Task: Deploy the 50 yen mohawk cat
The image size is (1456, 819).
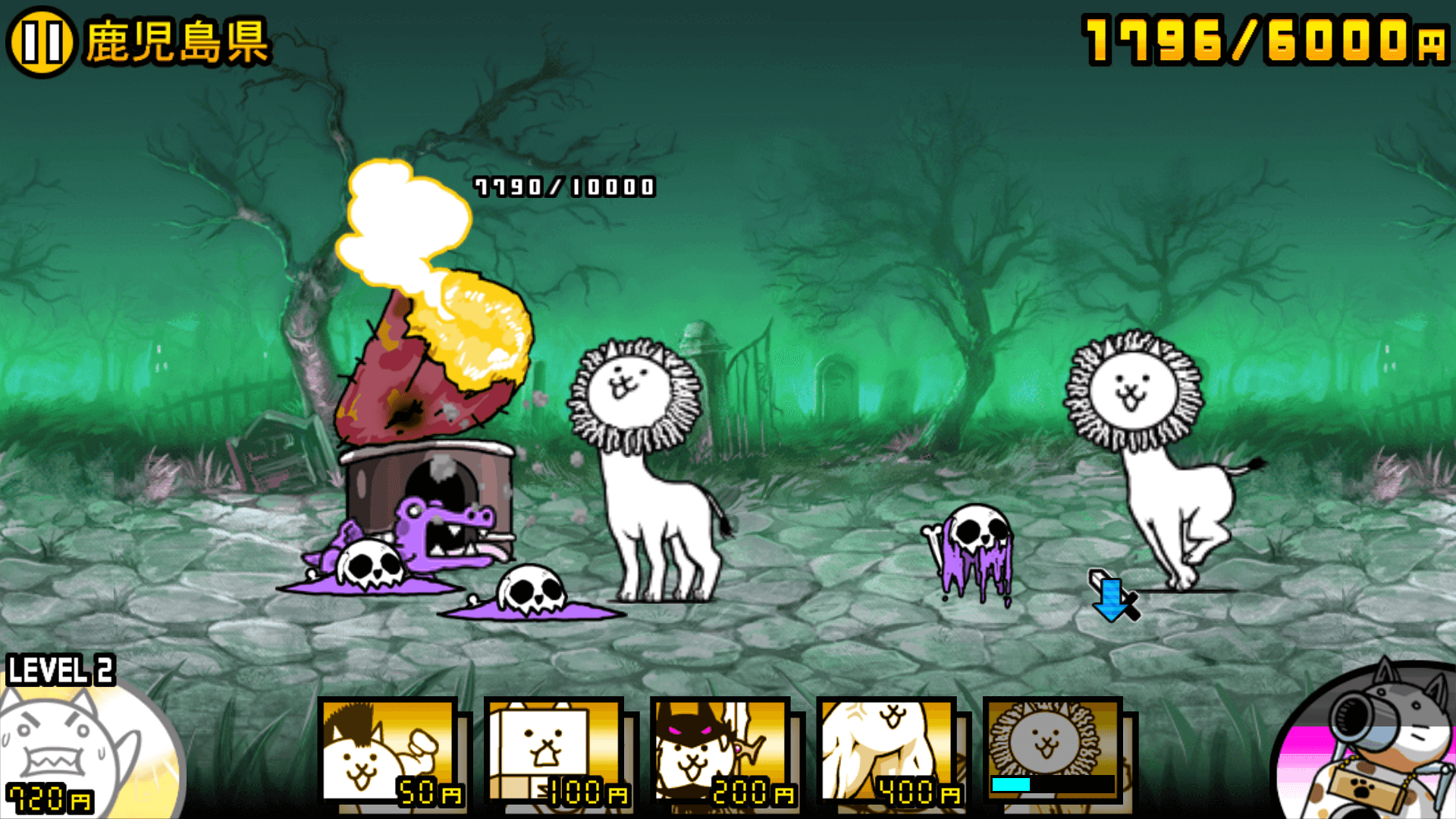Action: (389, 751)
